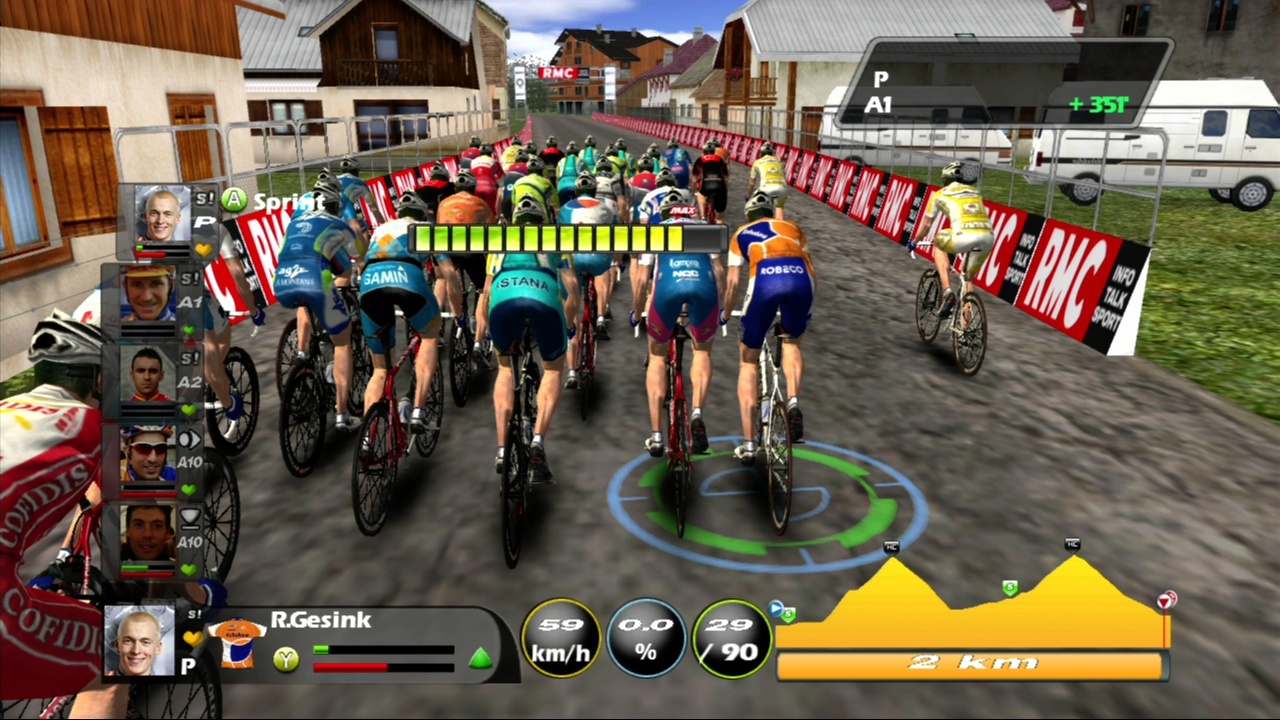The height and width of the screenshot is (720, 1280).
Task: Click the blue start flag on the profile
Action: 775,606
